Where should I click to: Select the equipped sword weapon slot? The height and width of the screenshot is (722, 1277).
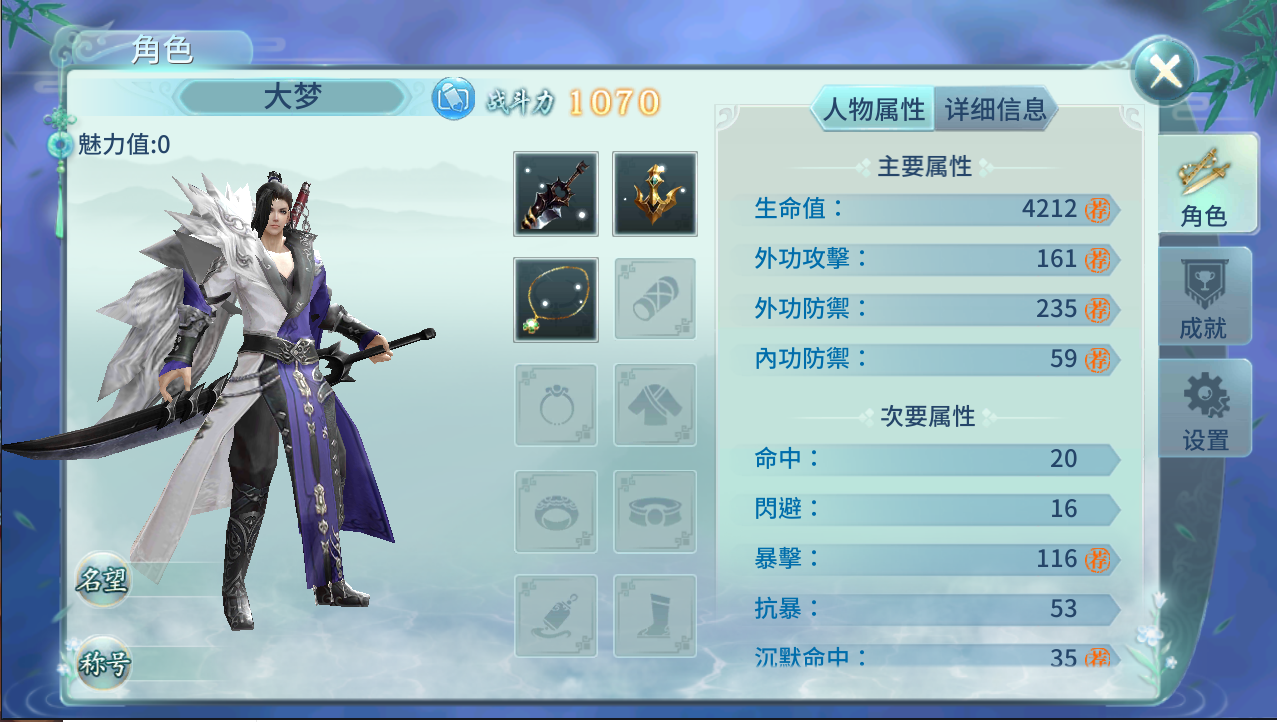pyautogui.click(x=556, y=194)
